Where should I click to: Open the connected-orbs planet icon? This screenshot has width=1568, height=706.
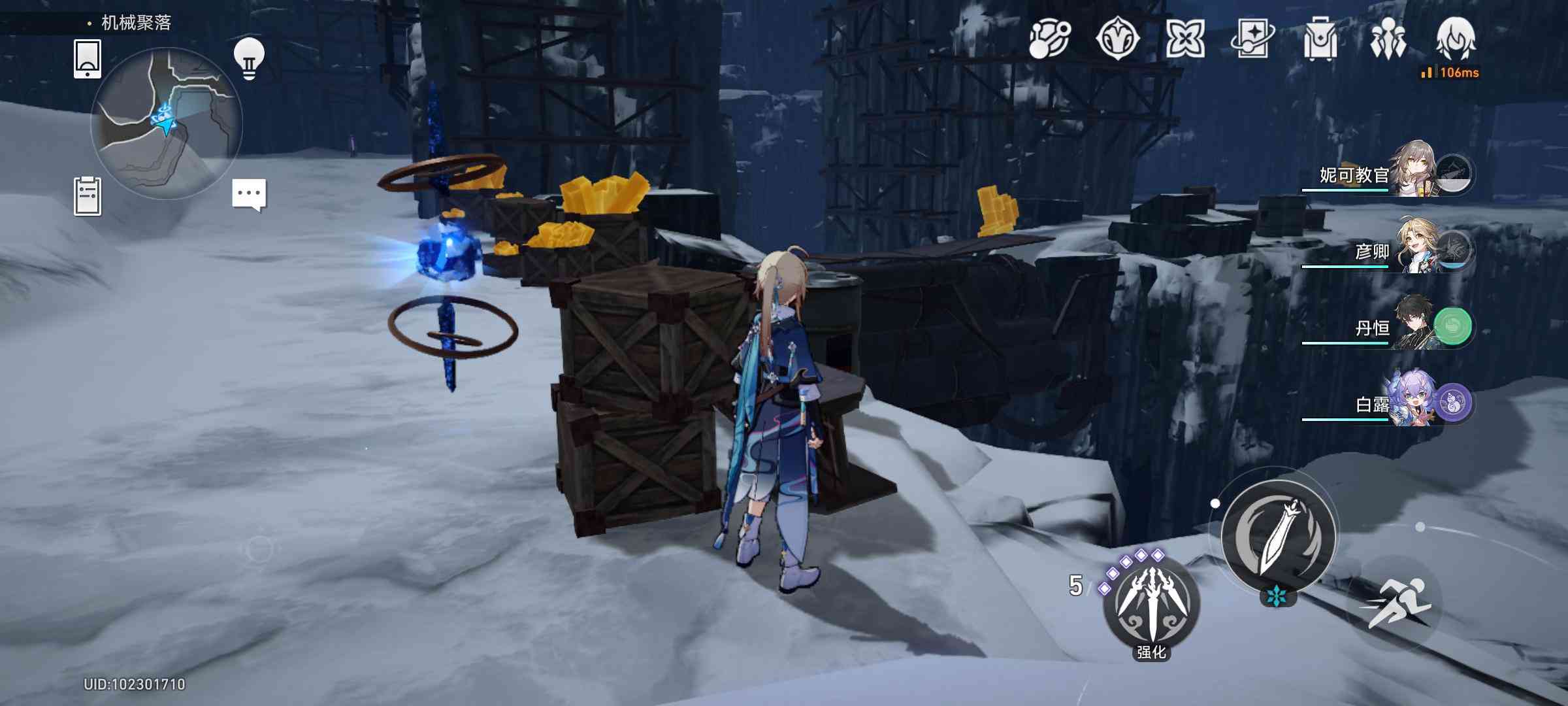pyautogui.click(x=1049, y=39)
